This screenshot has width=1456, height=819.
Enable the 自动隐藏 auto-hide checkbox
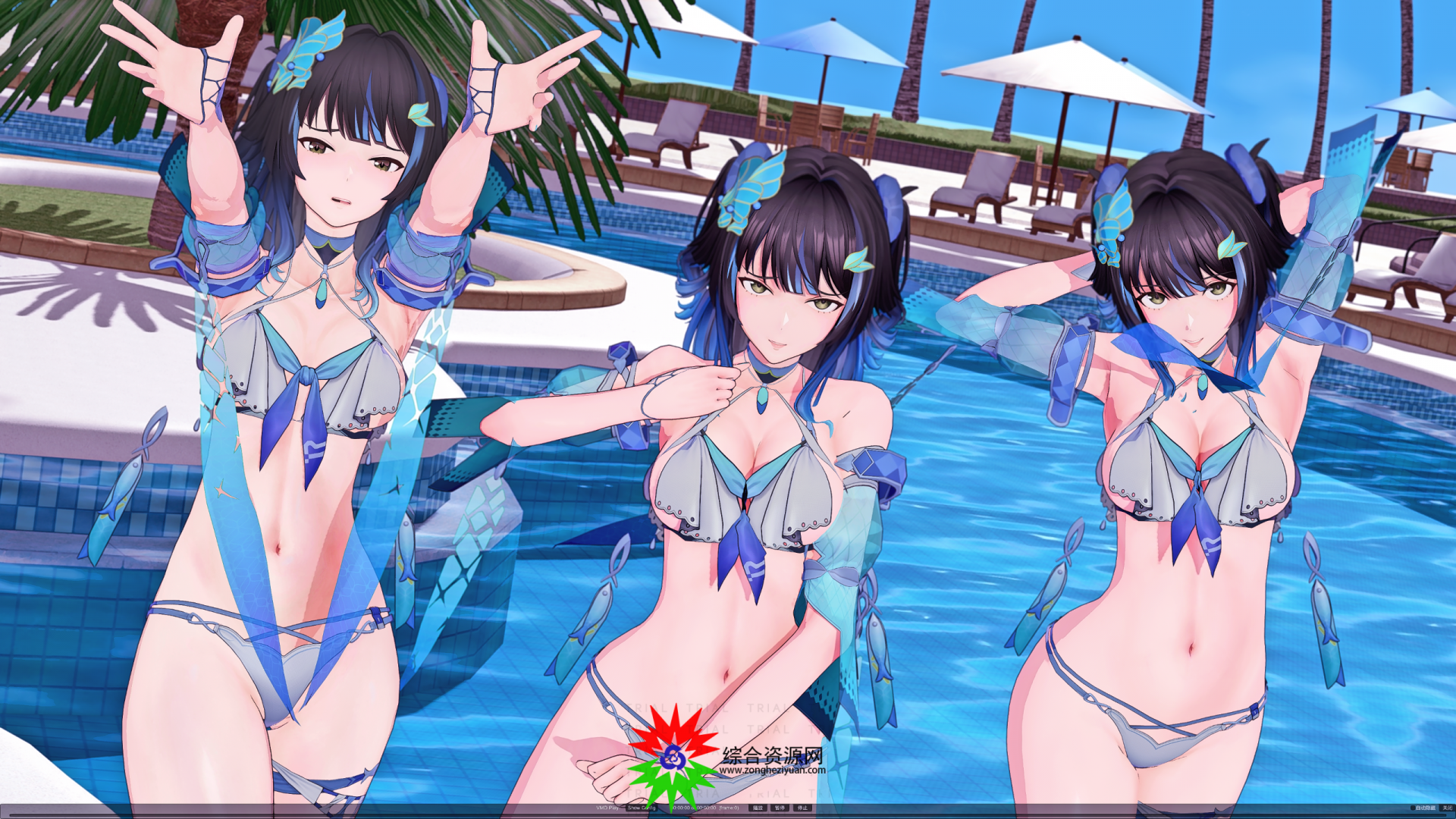(x=1413, y=807)
